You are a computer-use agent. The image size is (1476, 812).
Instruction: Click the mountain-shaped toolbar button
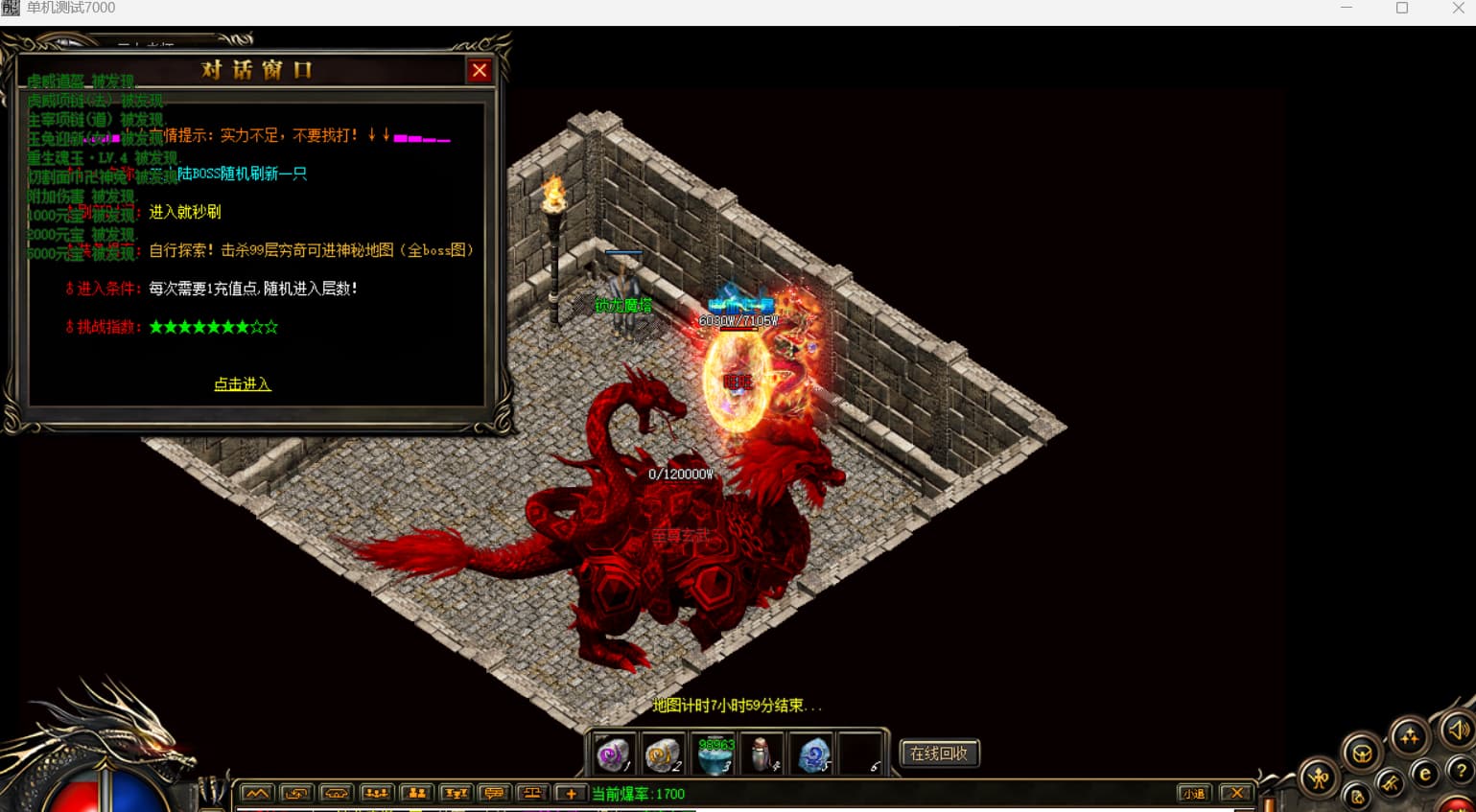tap(256, 793)
